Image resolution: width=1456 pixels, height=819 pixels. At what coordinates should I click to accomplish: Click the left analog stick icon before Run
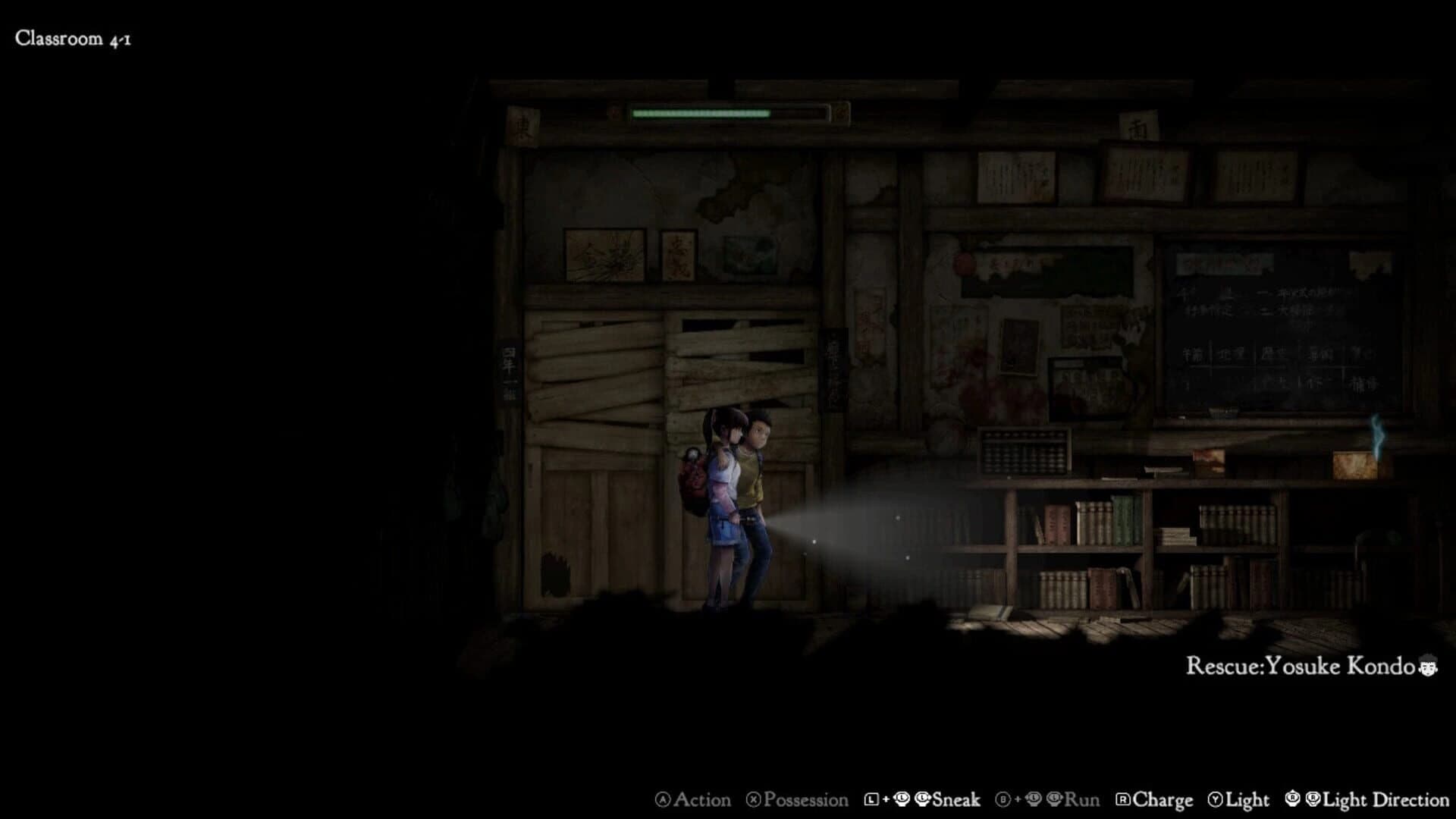1035,799
